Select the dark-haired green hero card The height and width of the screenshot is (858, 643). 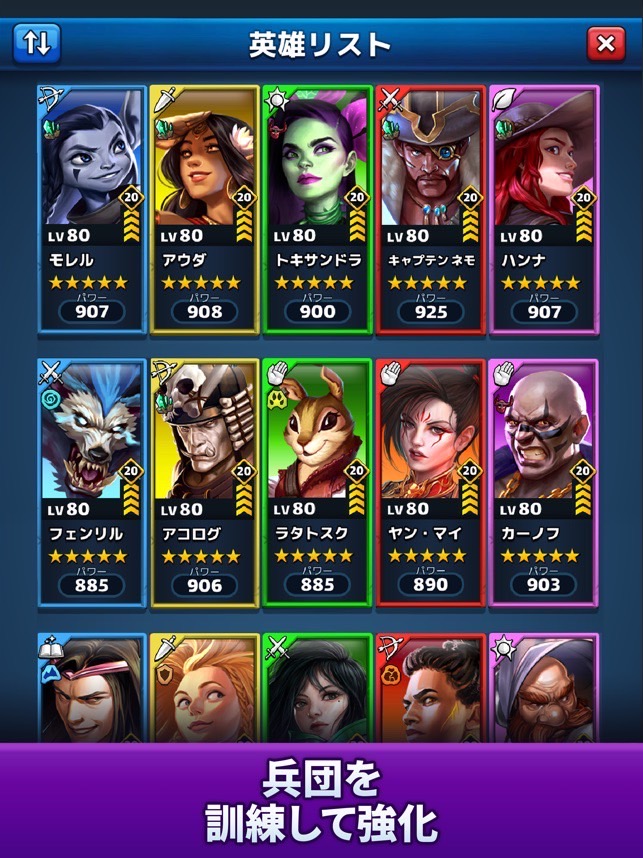[x=317, y=688]
